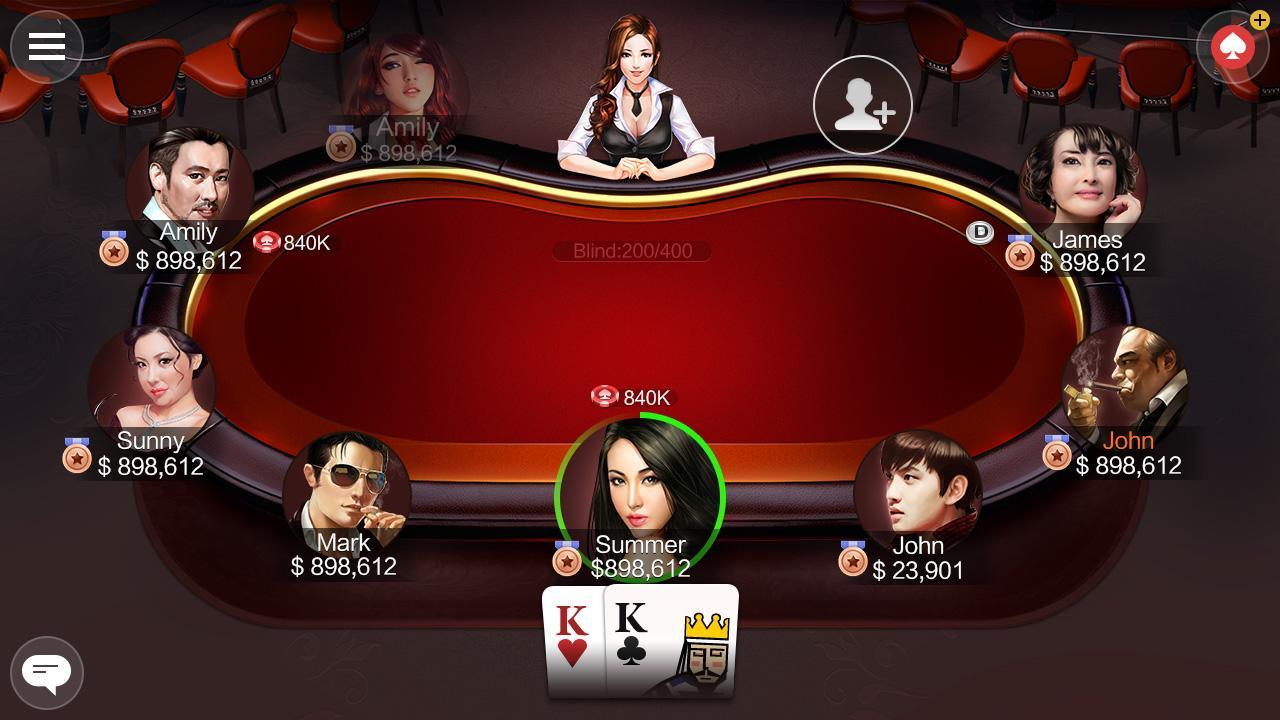Open the spade rewards icon with plus badge
Viewport: 1280px width, 720px height.
click(1232, 45)
